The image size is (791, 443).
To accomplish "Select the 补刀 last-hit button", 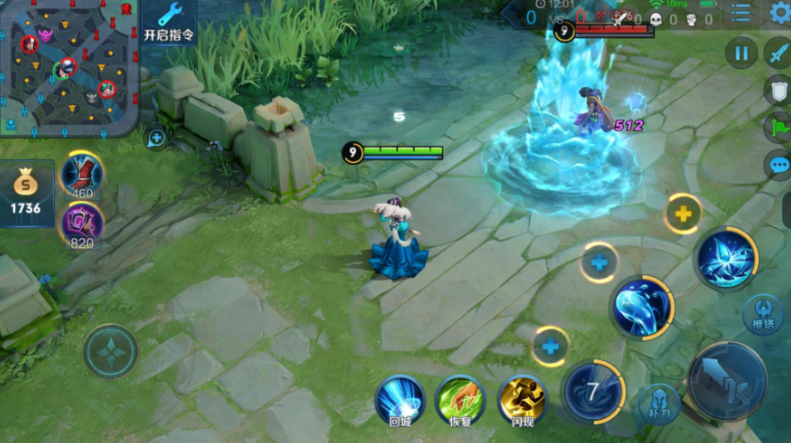I will click(656, 403).
